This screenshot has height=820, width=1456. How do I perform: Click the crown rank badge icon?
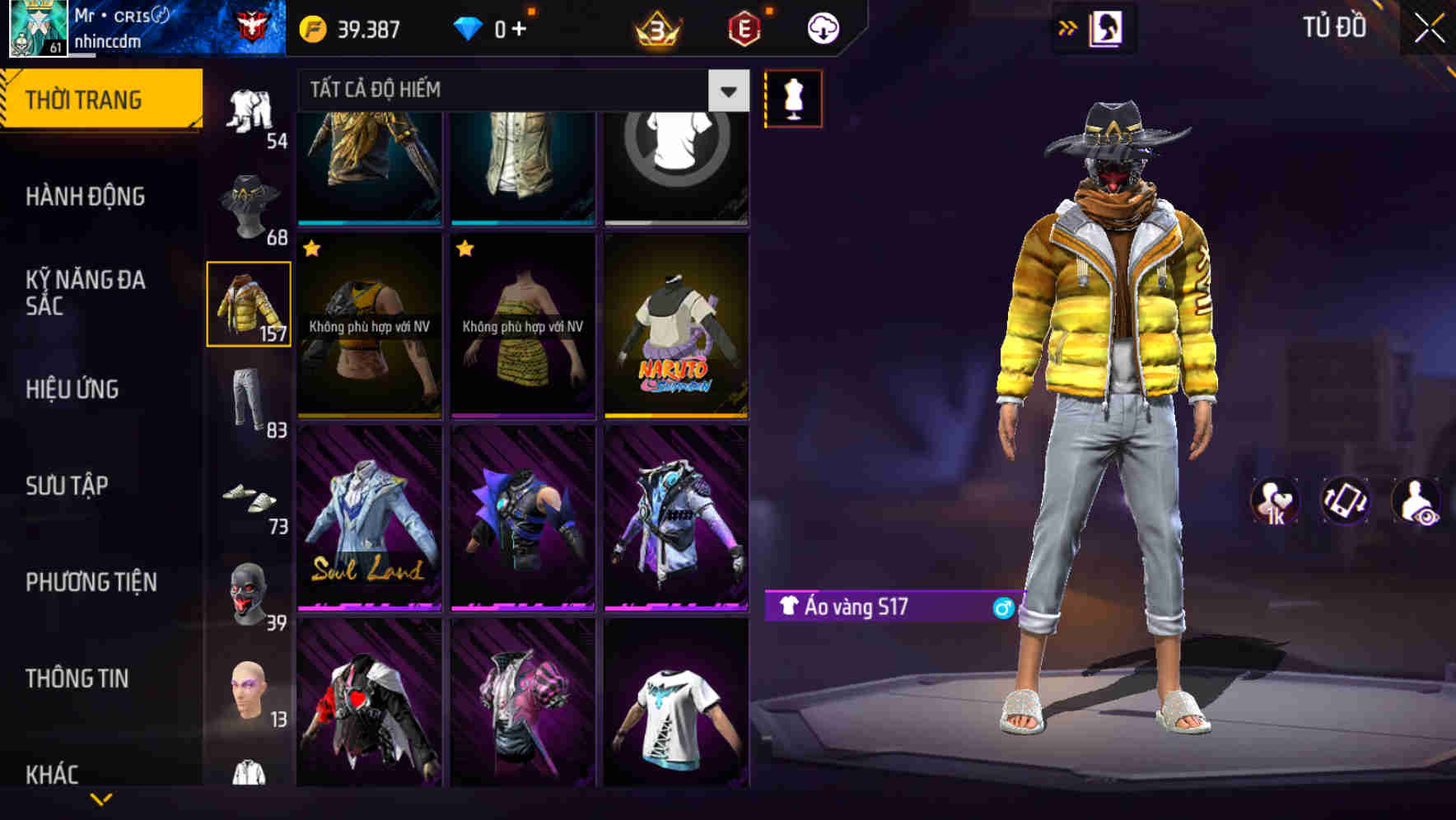pos(655,27)
